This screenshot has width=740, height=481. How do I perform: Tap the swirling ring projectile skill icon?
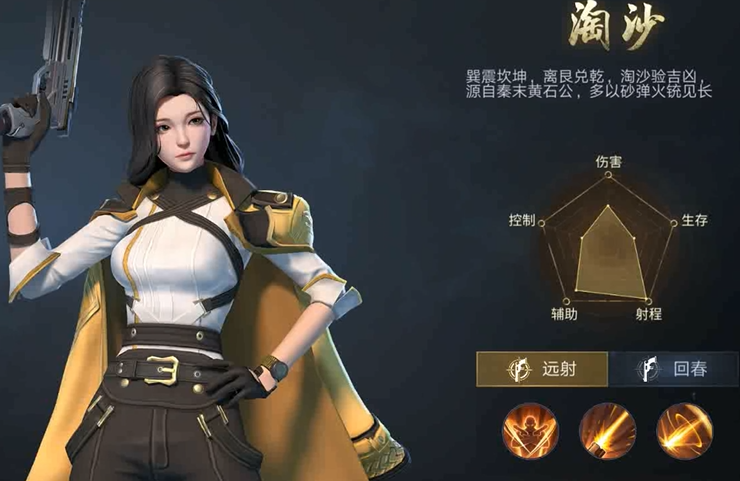click(684, 430)
